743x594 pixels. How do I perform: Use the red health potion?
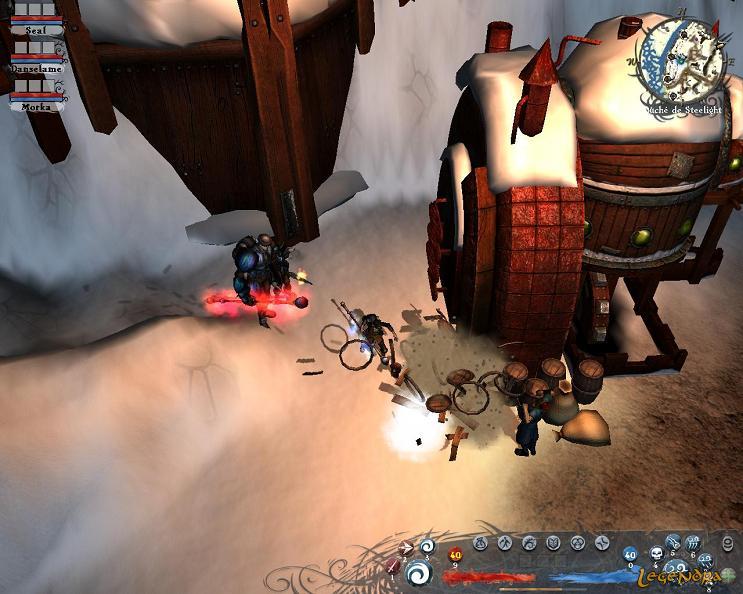pos(456,555)
